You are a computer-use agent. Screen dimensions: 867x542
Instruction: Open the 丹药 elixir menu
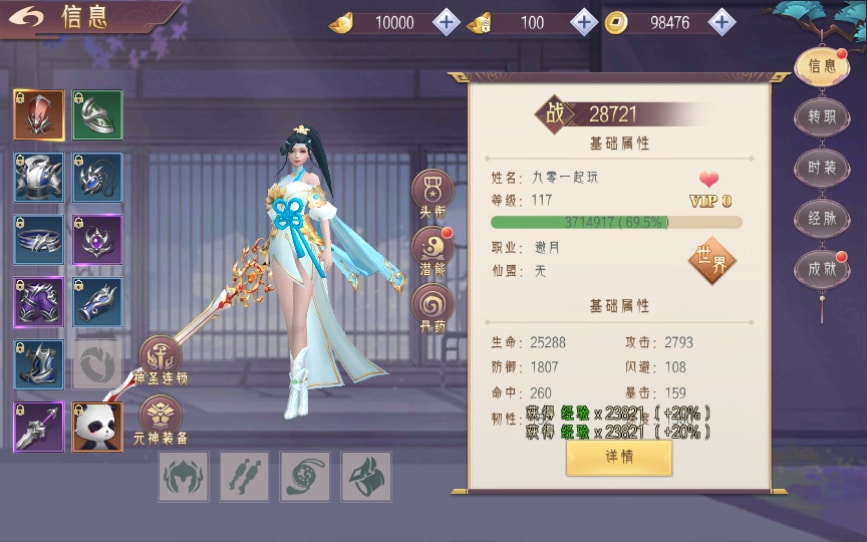click(x=433, y=305)
